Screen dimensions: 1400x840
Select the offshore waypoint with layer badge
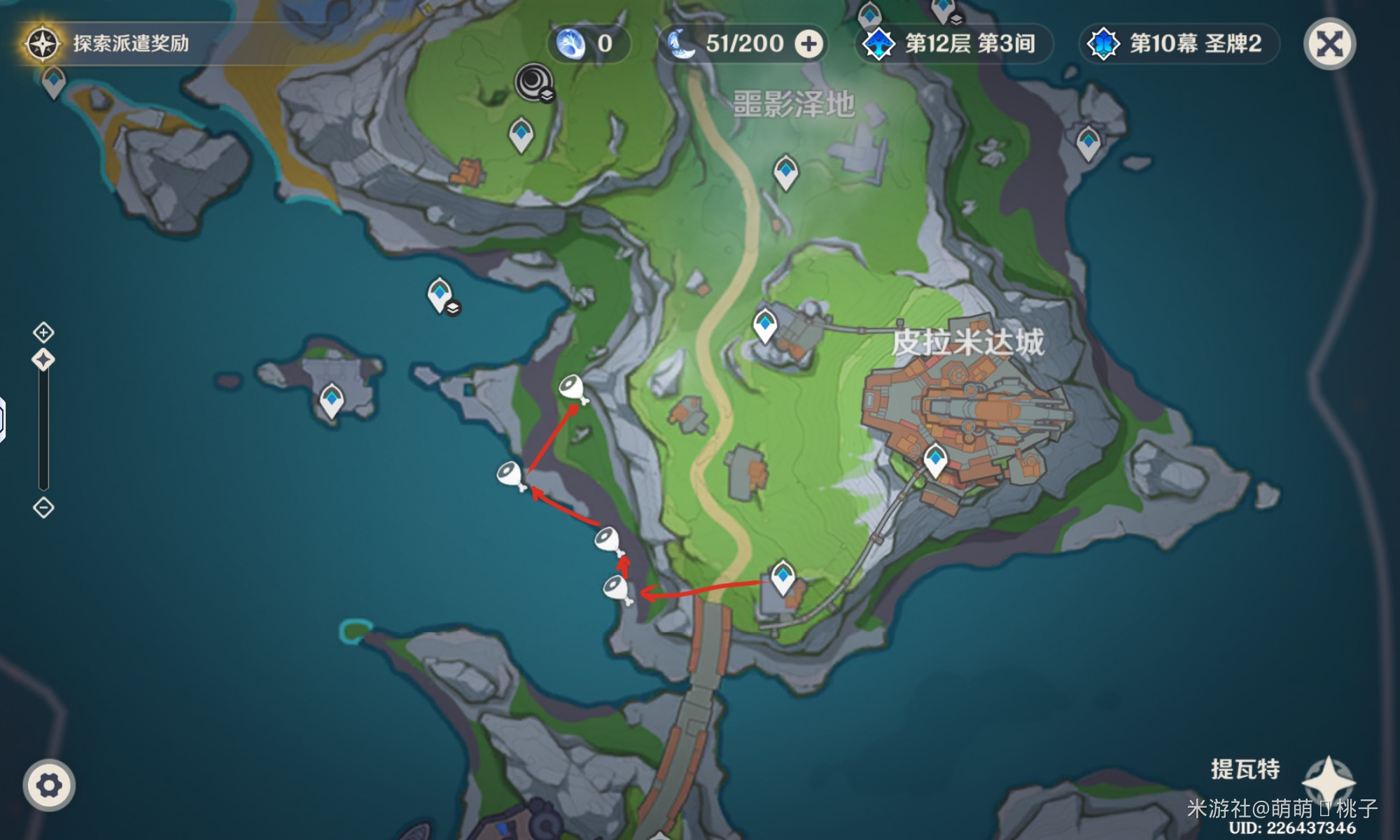click(440, 294)
